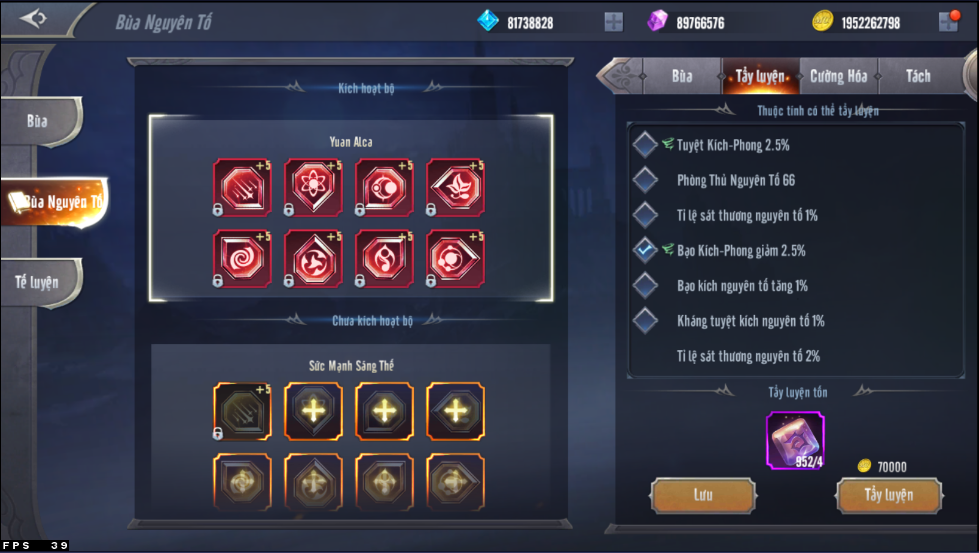The width and height of the screenshot is (979, 553).
Task: Toggle Phòng Thủ Nguyên Tố 66 lock
Action: pyautogui.click(x=646, y=180)
